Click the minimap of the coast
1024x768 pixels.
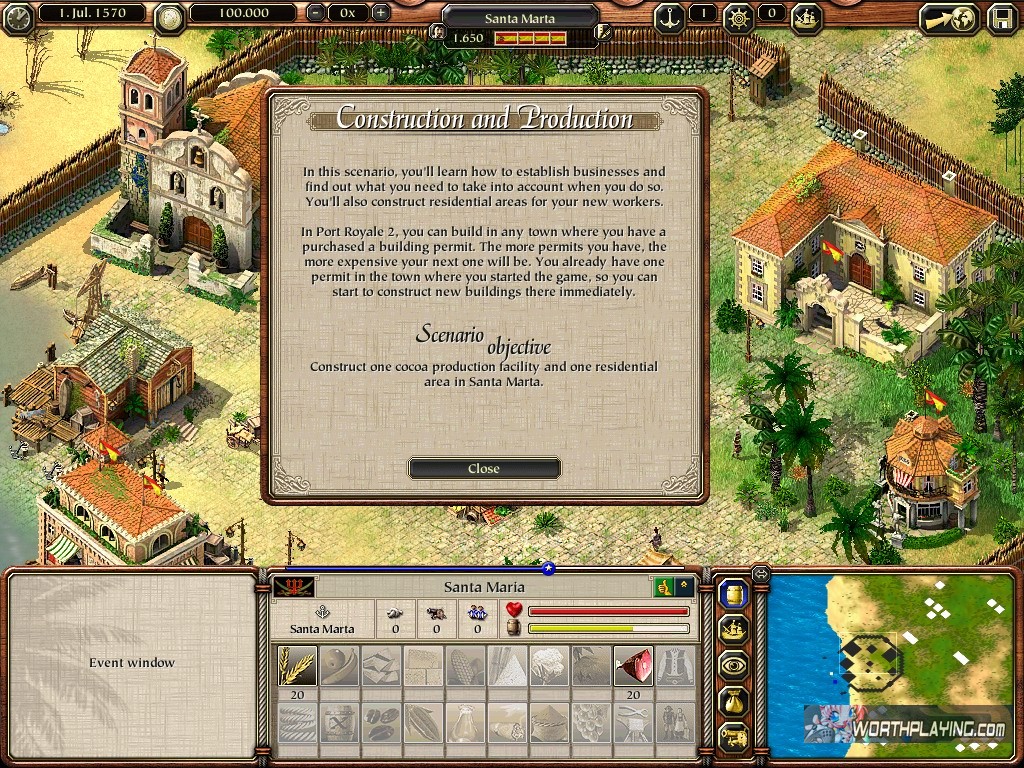pos(890,660)
